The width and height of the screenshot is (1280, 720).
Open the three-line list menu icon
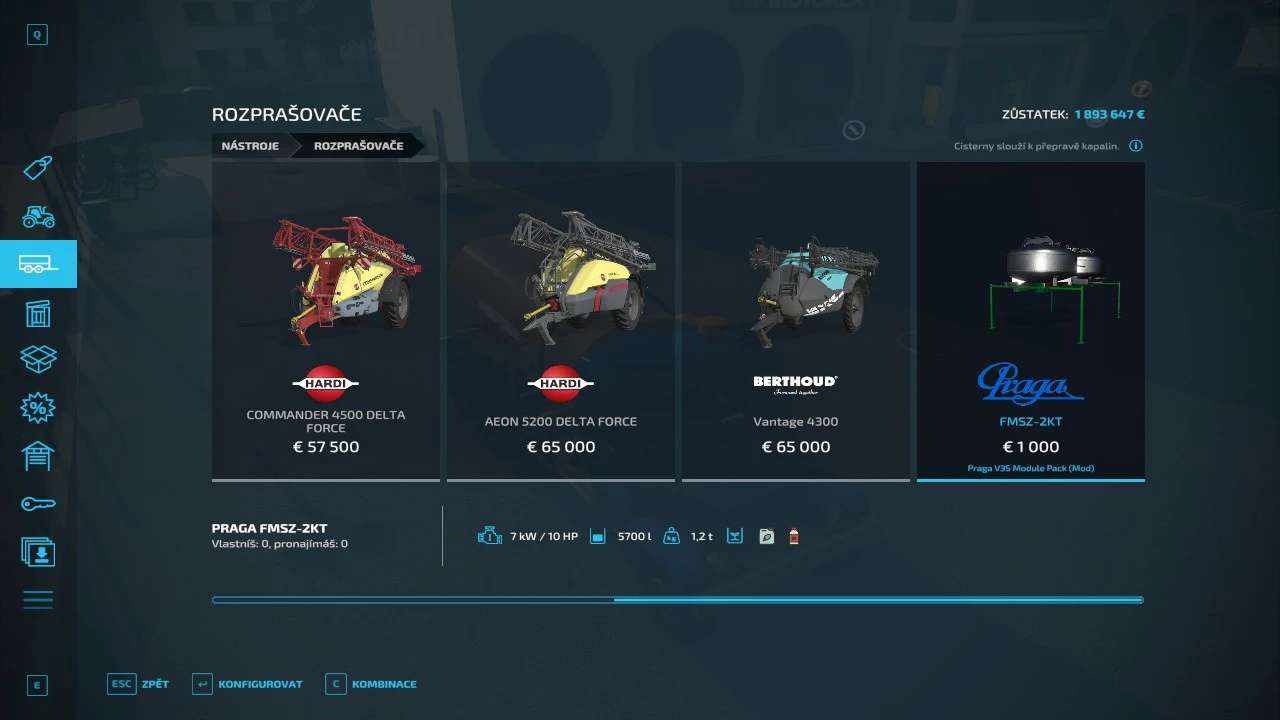(38, 600)
